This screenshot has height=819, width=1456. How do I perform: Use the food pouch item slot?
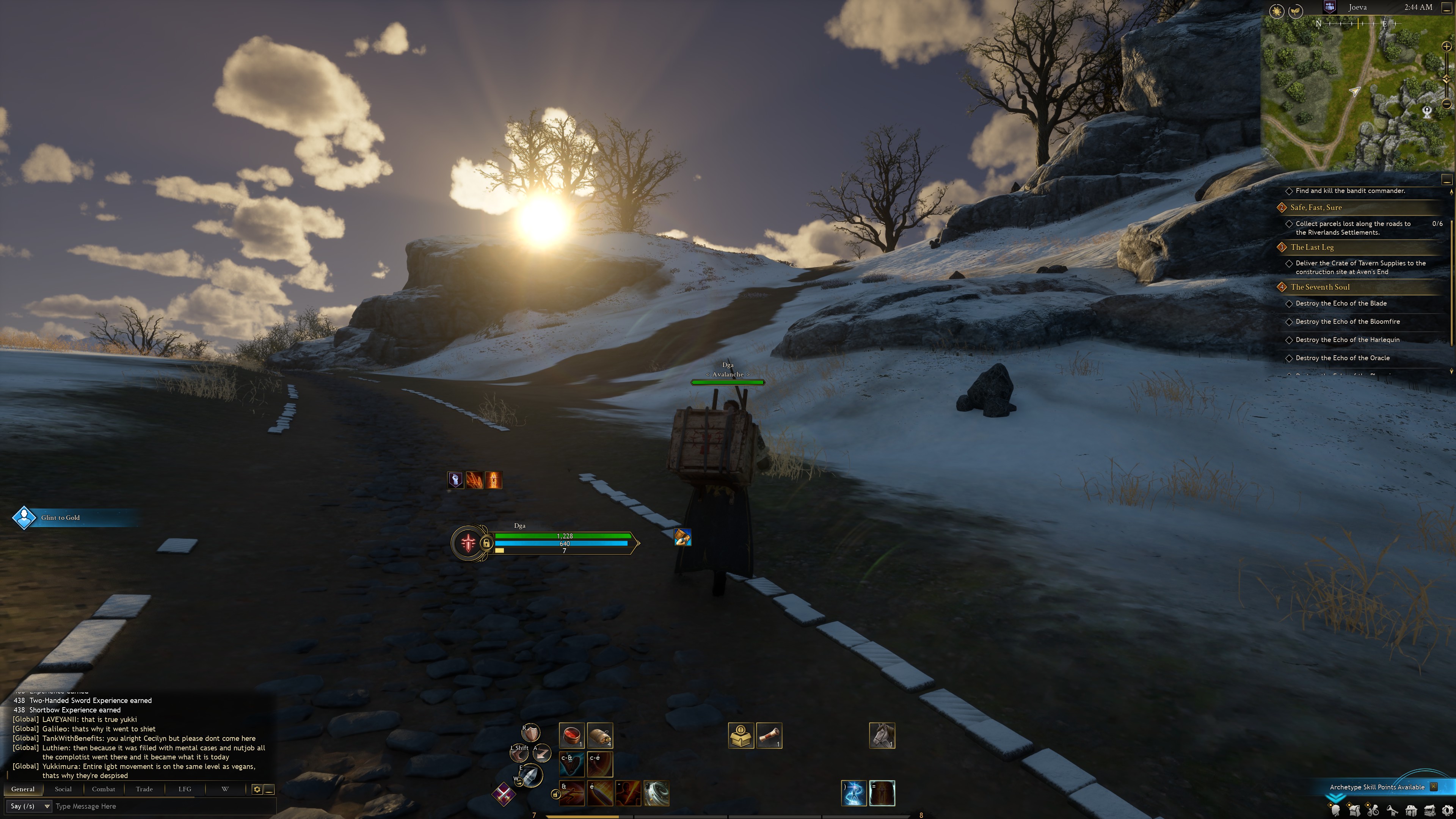[600, 735]
